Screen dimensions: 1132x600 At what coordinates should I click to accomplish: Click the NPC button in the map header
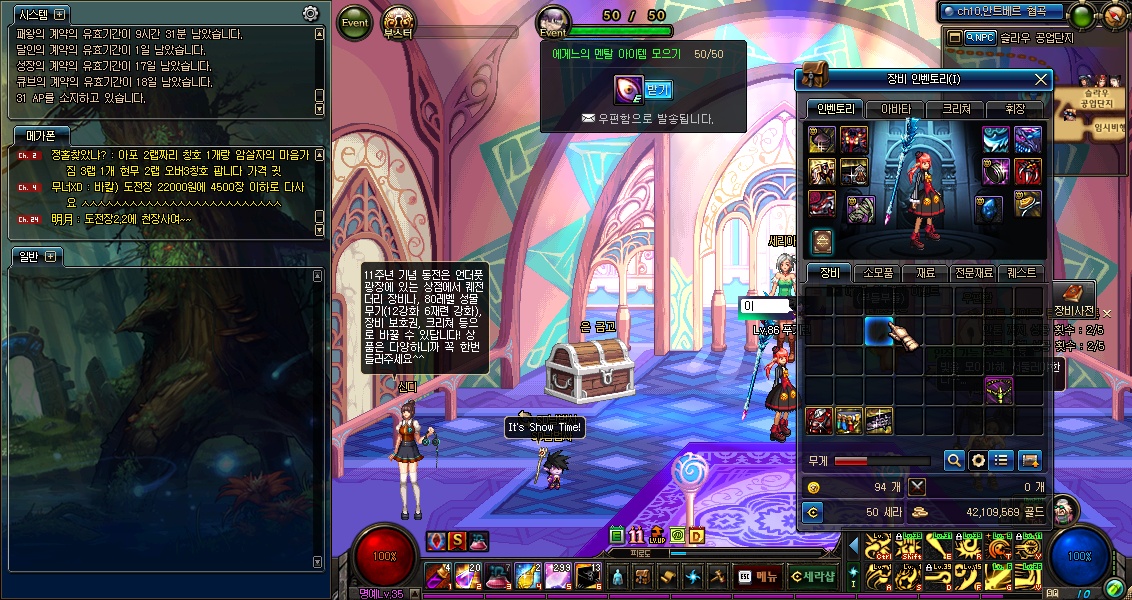(971, 38)
